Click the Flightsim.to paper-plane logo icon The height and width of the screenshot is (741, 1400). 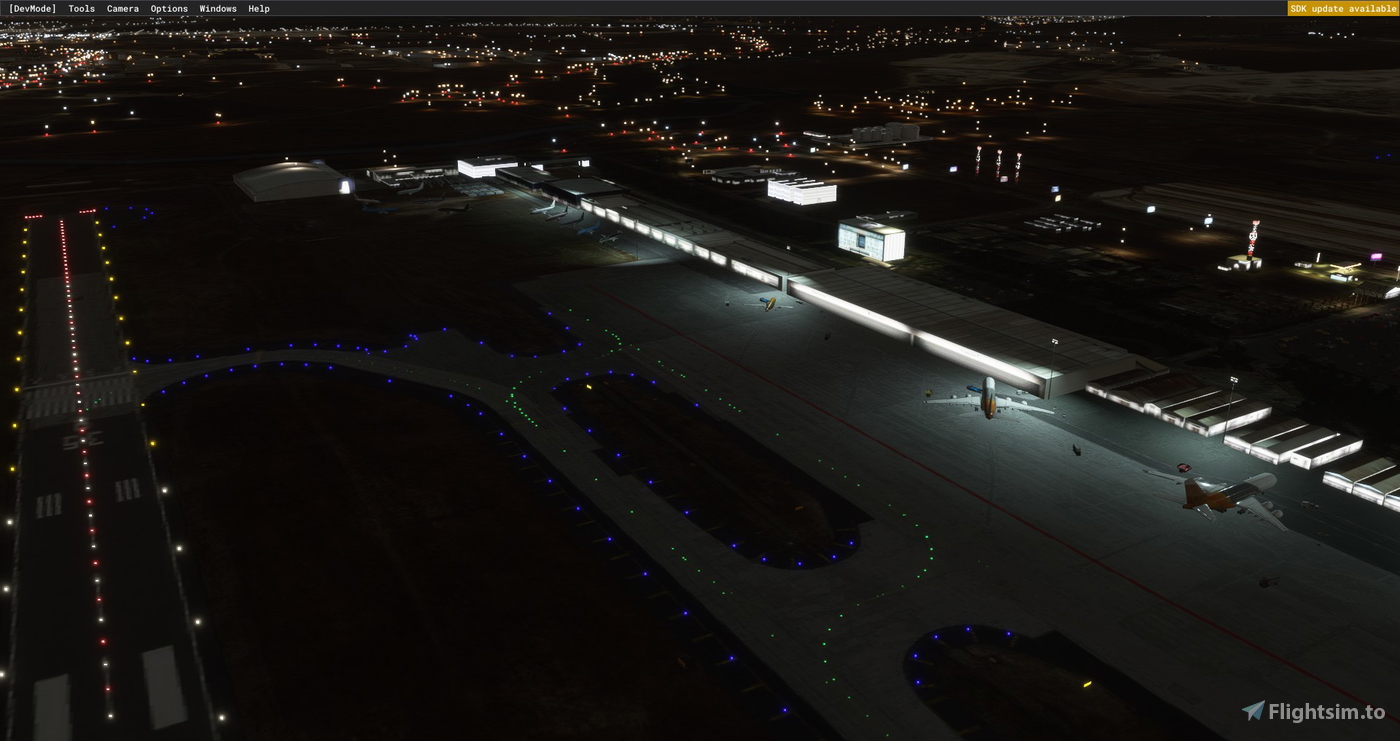coord(1253,712)
